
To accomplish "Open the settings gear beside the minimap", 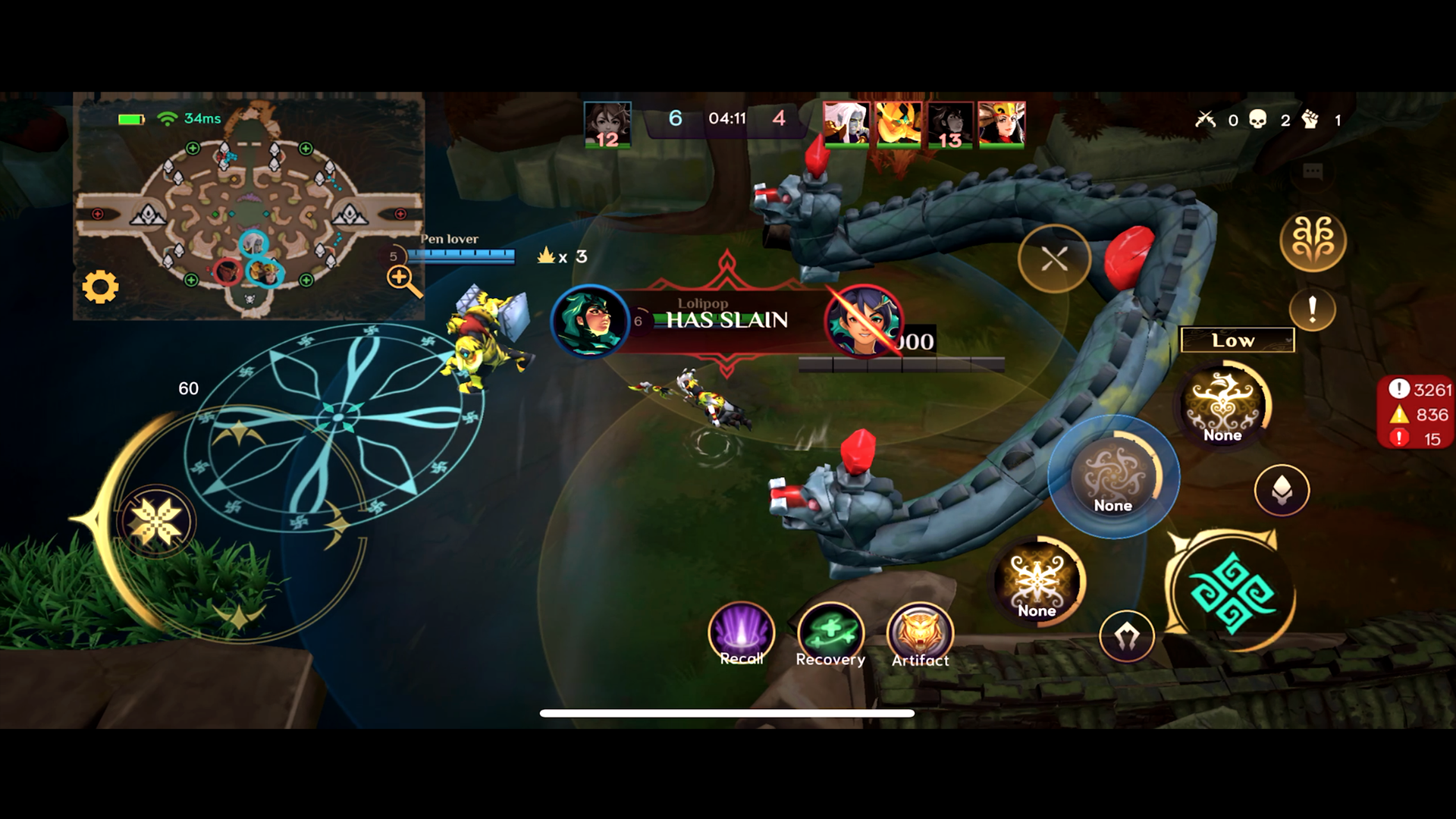I will 101,287.
